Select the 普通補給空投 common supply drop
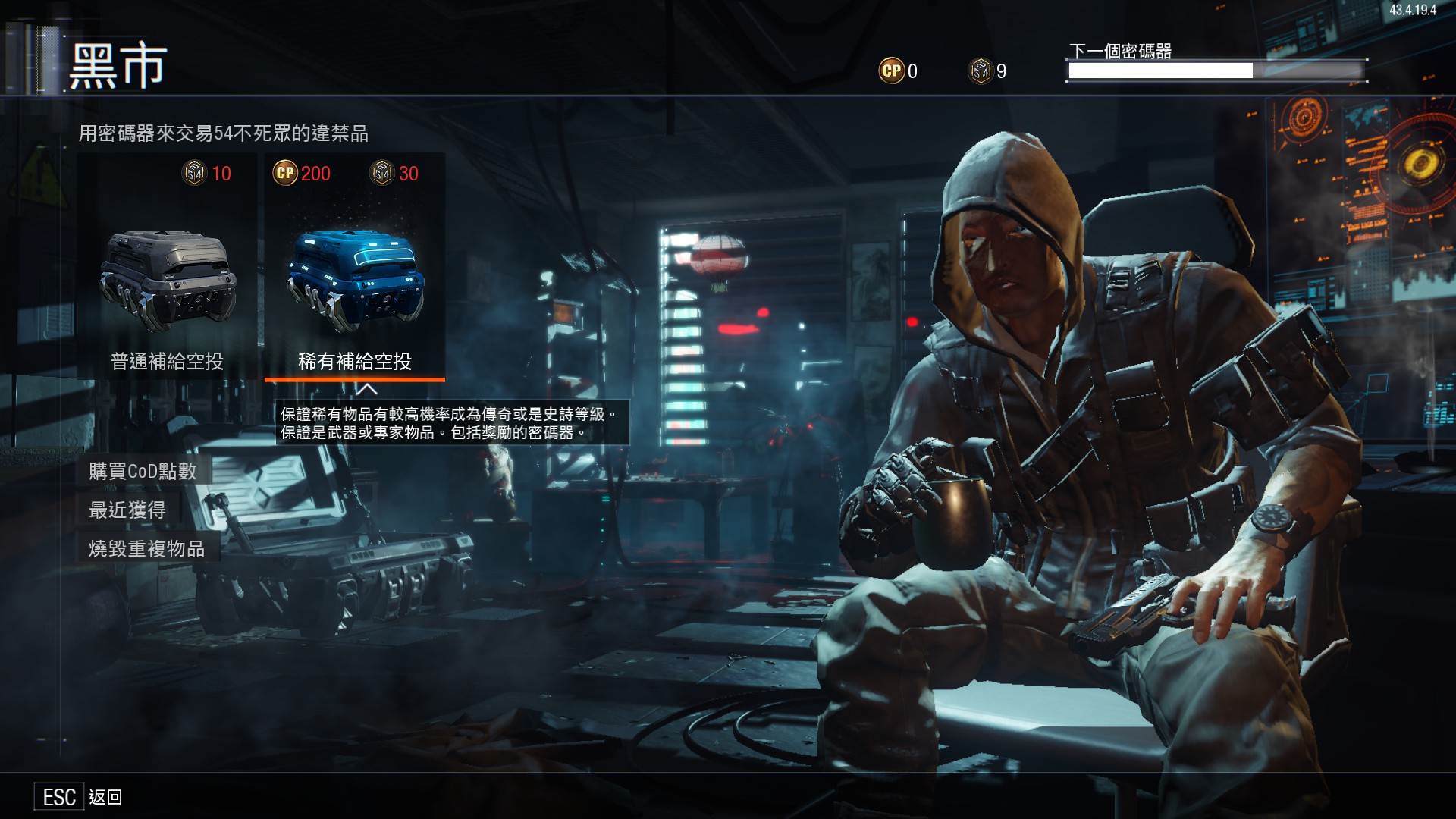 pos(168,281)
